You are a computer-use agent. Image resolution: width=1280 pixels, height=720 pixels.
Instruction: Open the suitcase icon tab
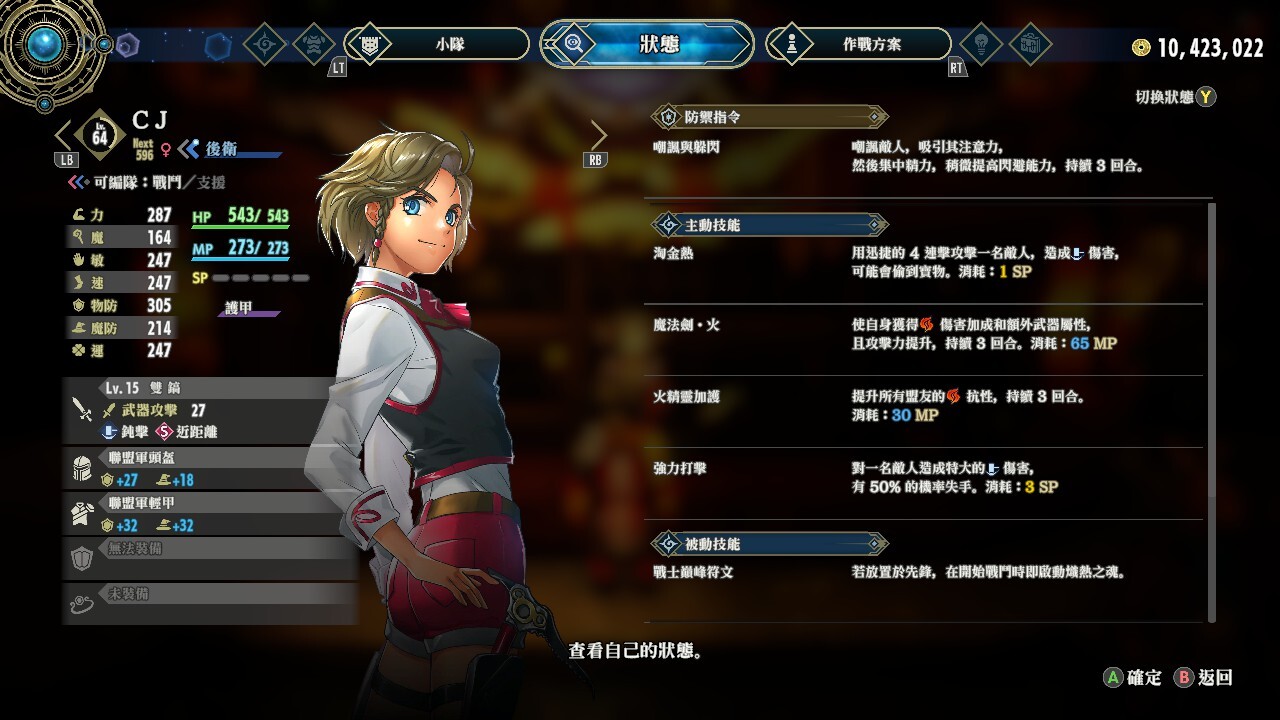(x=1029, y=44)
